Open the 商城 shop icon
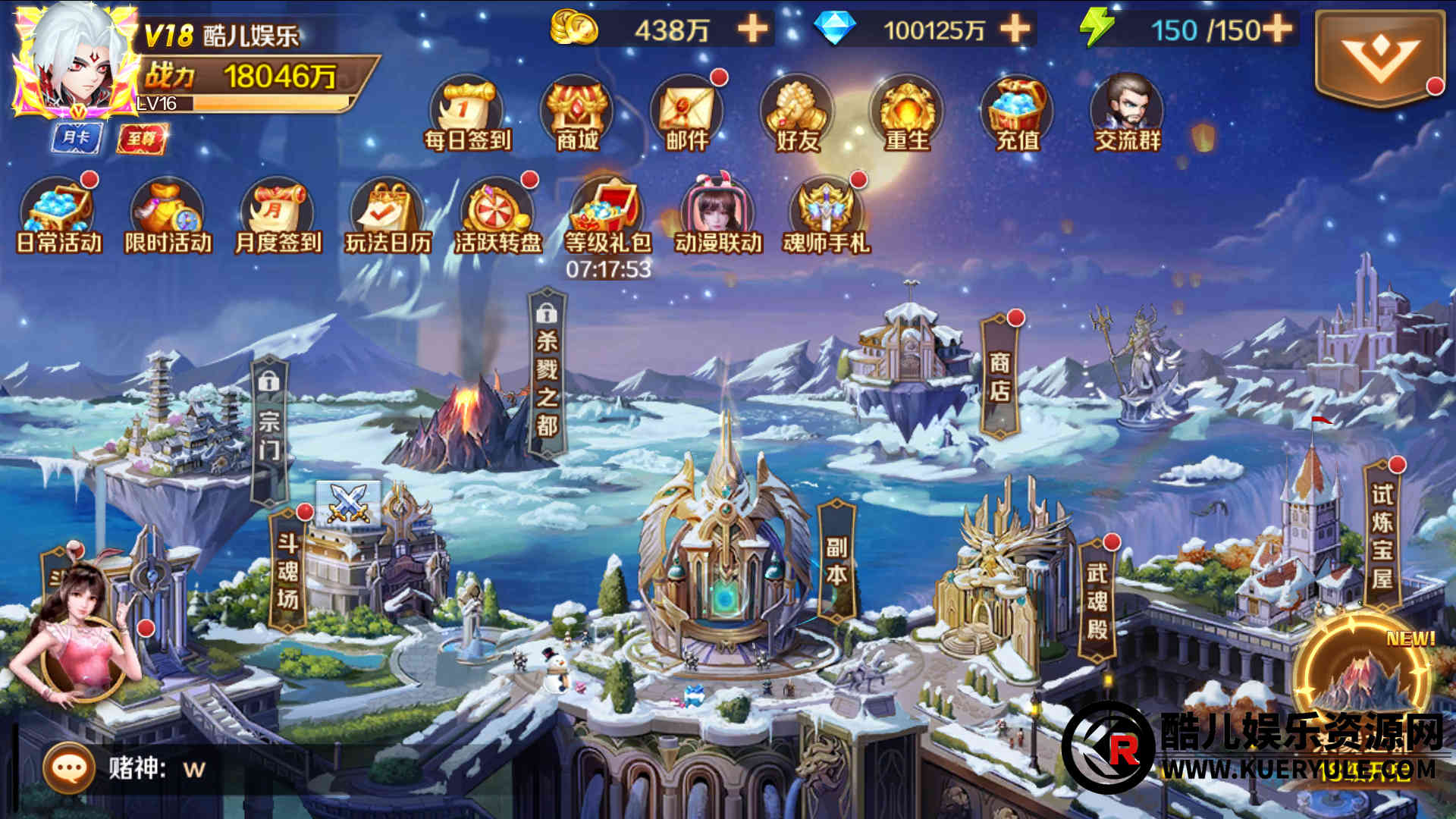The image size is (1456, 819). pyautogui.click(x=576, y=114)
